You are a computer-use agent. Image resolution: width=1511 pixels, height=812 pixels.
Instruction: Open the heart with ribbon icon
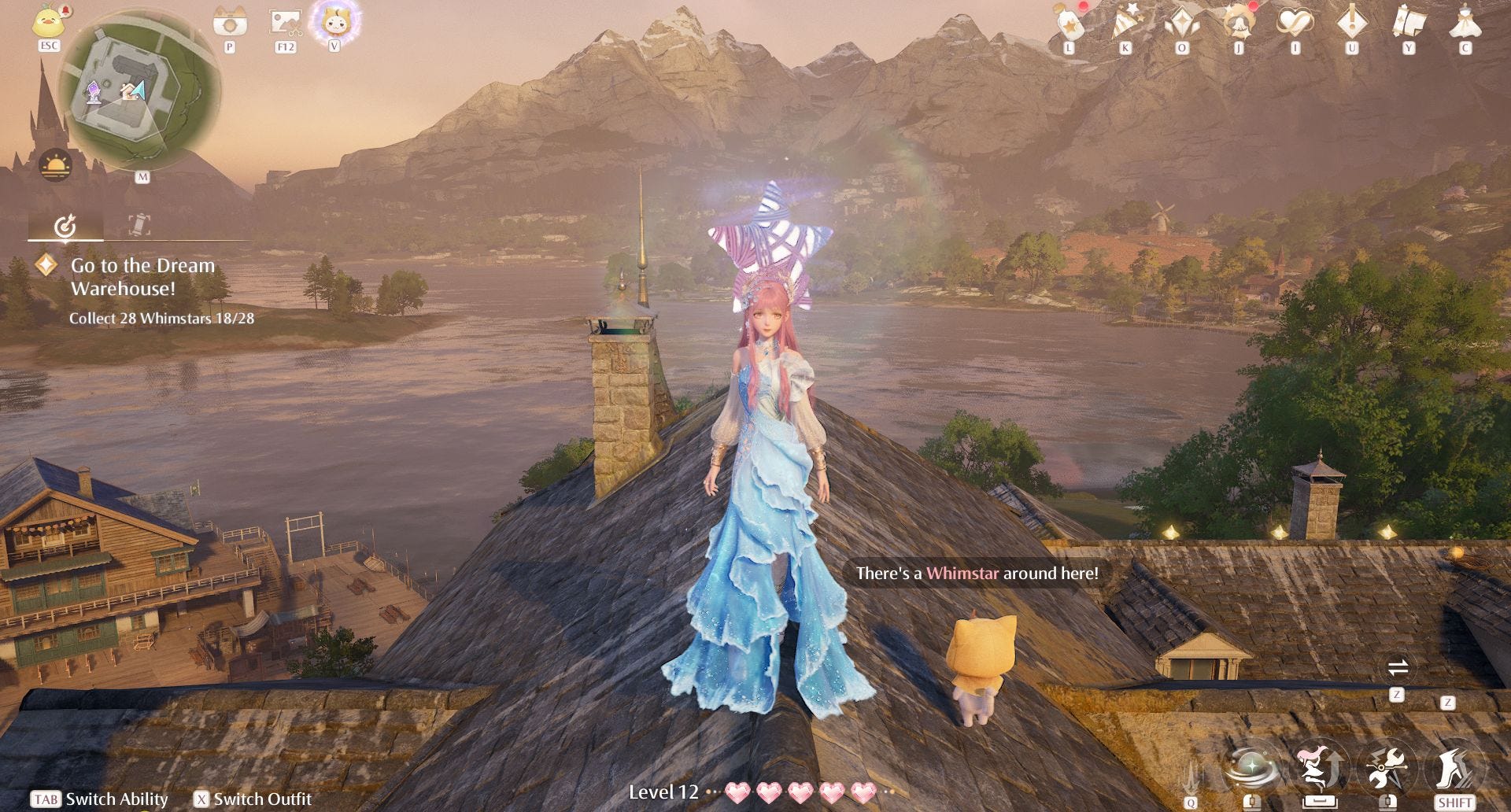click(x=1295, y=24)
